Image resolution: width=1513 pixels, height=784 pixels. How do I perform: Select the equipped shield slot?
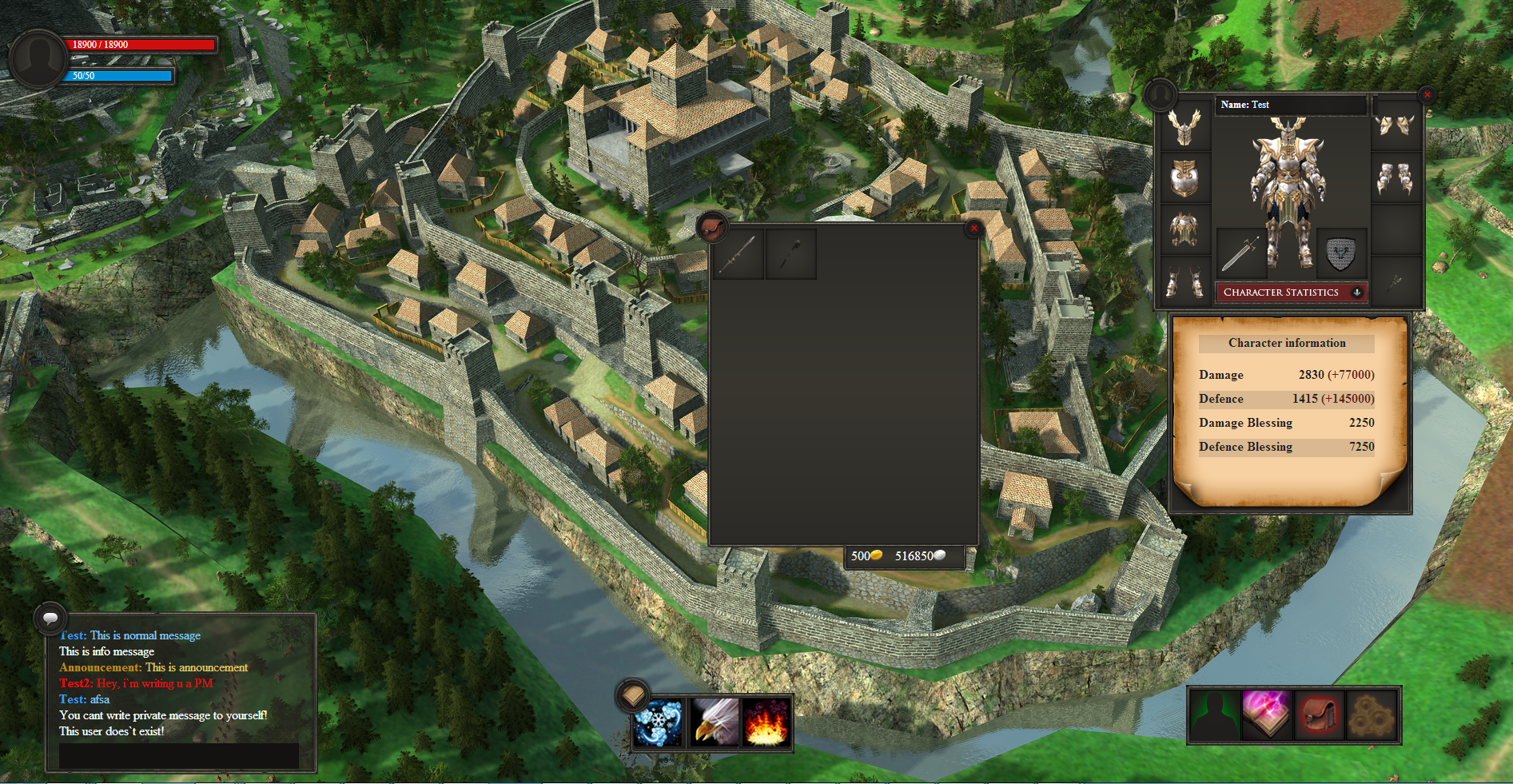[x=1340, y=255]
